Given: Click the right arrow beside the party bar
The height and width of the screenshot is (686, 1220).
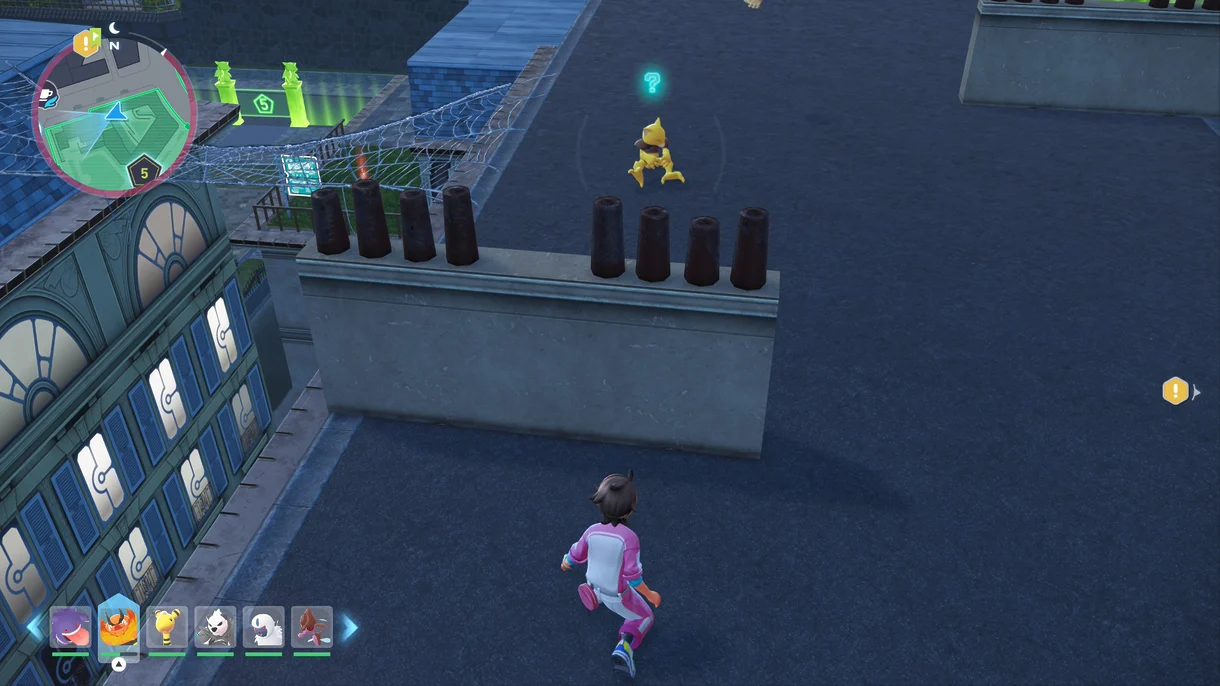Looking at the screenshot, I should pos(350,628).
